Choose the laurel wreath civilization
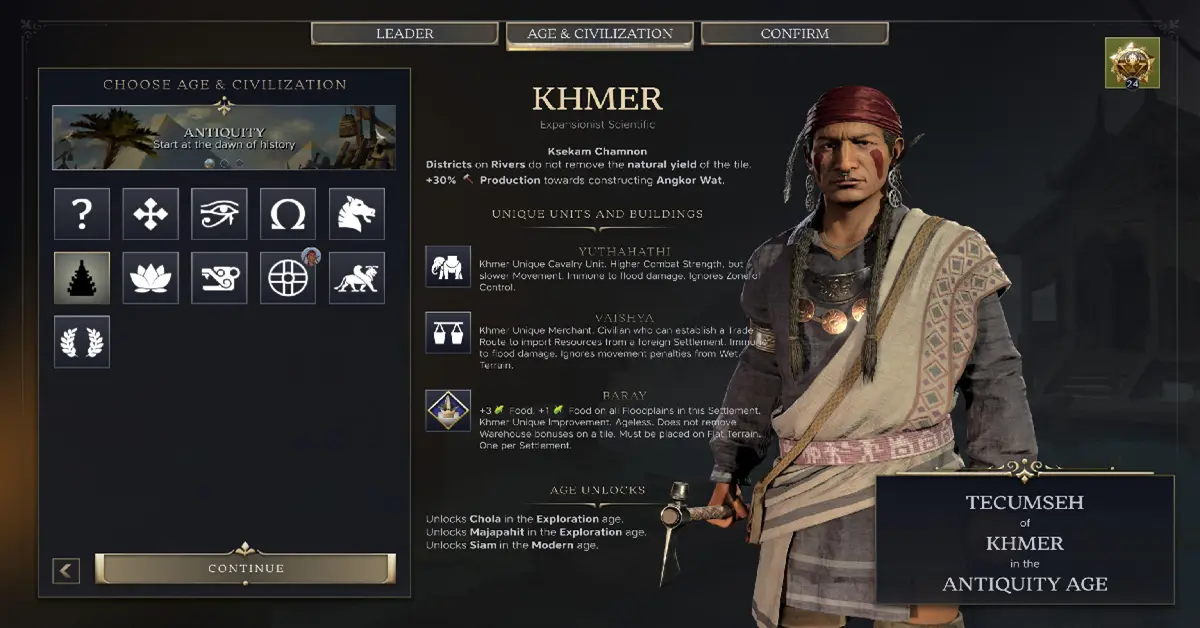The height and width of the screenshot is (628, 1200). (x=82, y=342)
